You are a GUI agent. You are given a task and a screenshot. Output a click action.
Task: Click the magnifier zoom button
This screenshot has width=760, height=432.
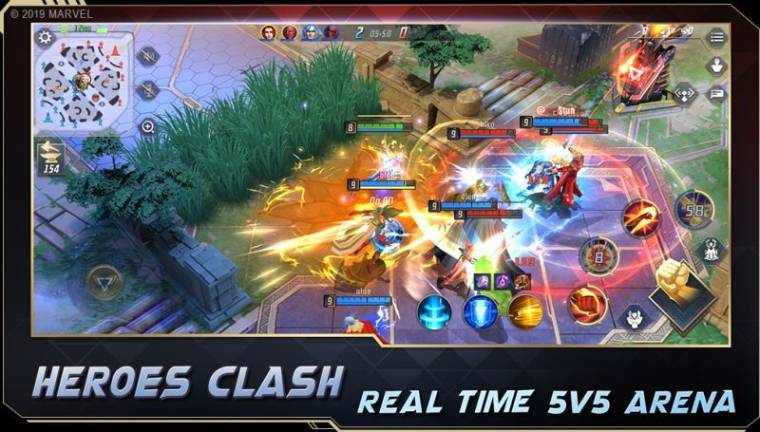148,127
